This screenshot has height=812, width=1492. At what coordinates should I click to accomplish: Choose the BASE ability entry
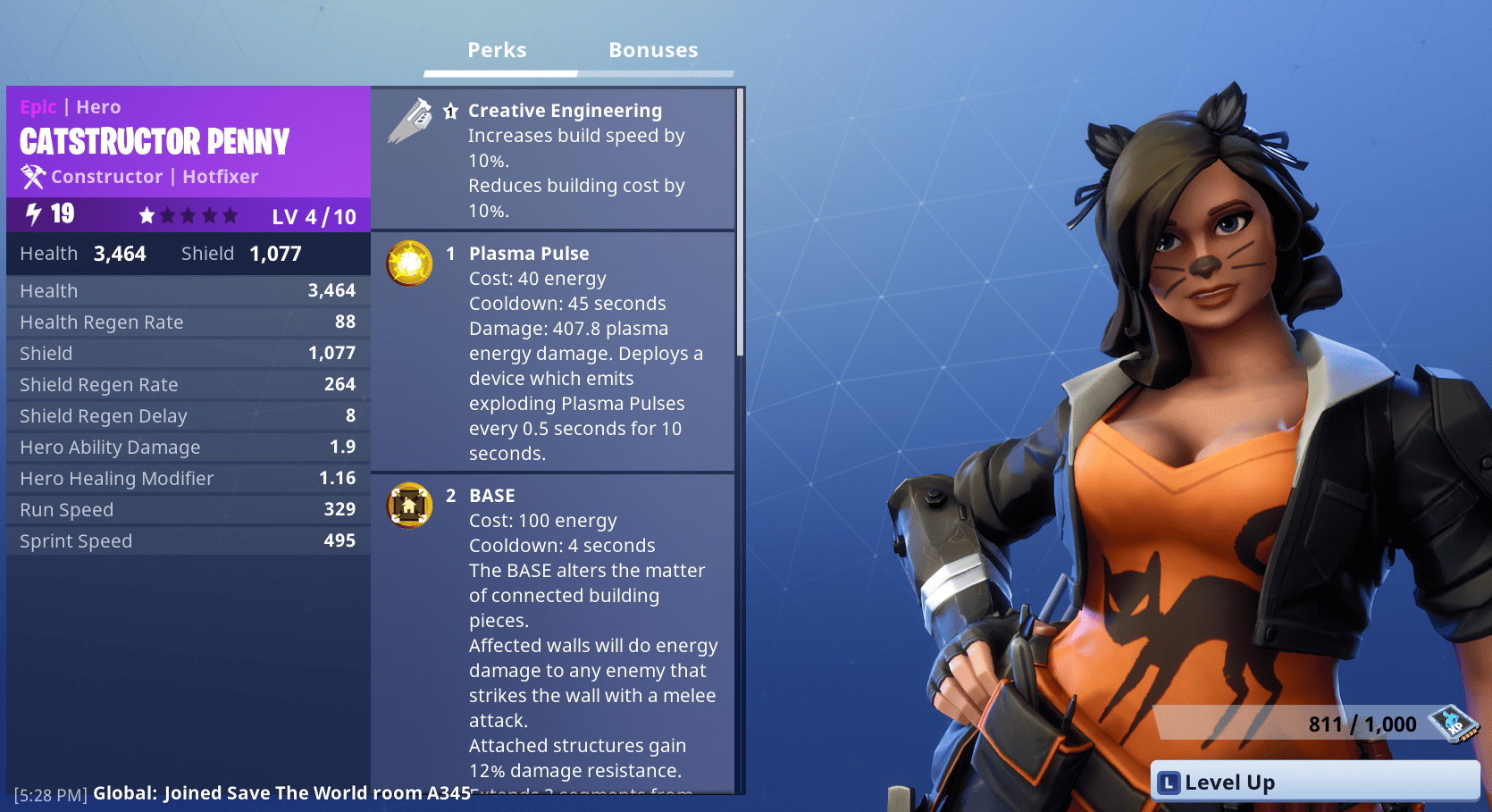[x=492, y=496]
